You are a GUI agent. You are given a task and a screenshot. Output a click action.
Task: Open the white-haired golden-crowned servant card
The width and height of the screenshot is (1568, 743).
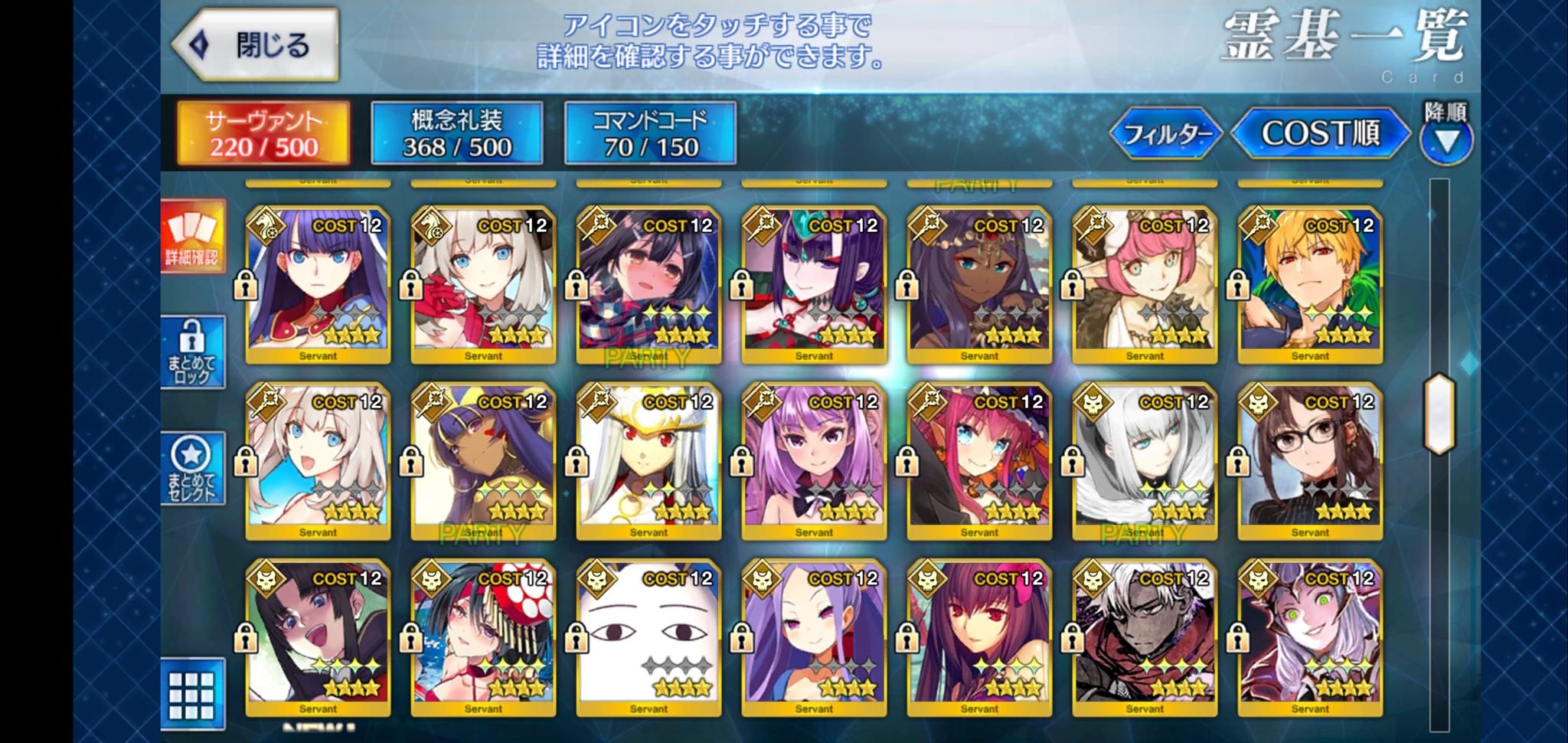coord(648,460)
